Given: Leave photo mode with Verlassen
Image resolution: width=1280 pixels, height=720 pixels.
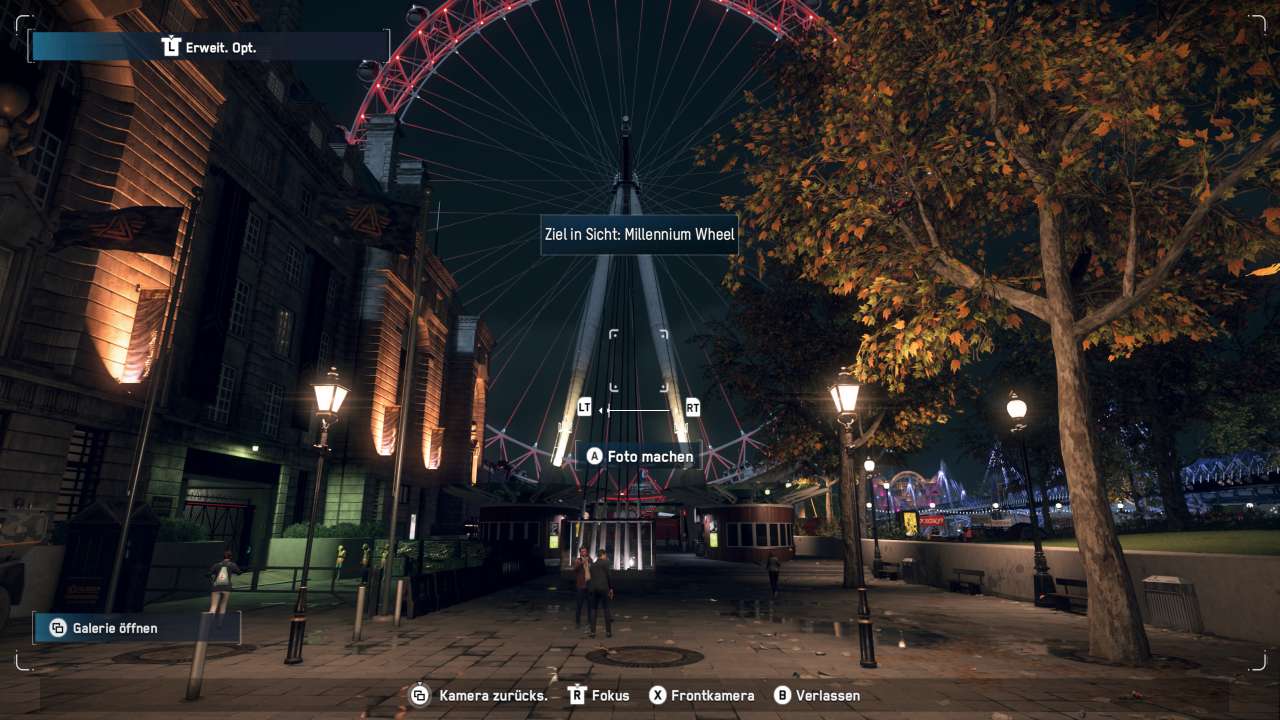Looking at the screenshot, I should (817, 695).
